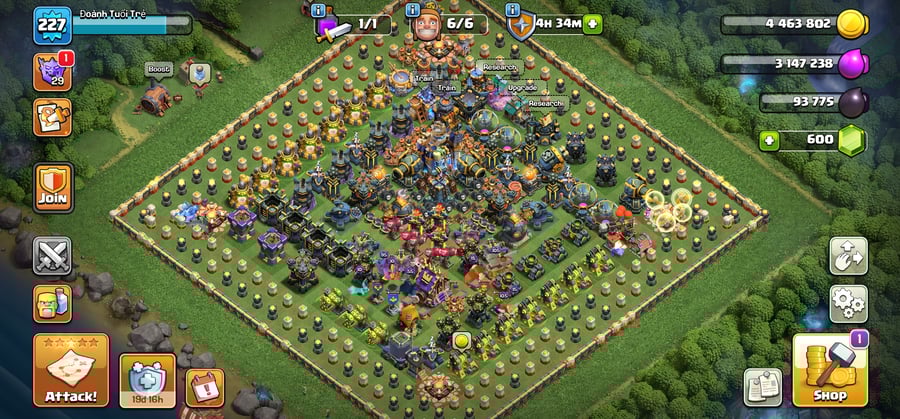Open the purple icon with red notification badge
Screen dimensions: 900x419
52,72
